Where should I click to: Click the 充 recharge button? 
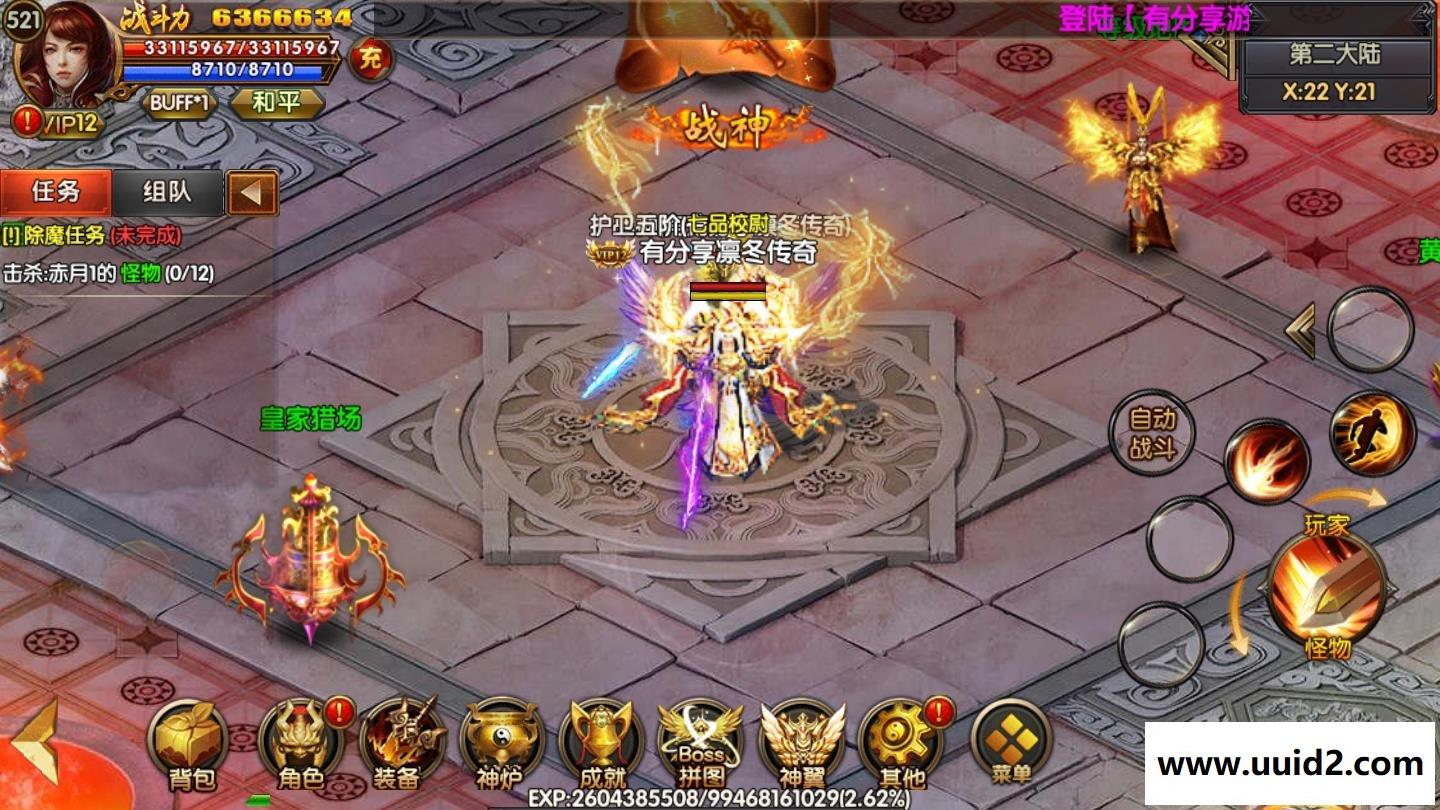point(371,59)
